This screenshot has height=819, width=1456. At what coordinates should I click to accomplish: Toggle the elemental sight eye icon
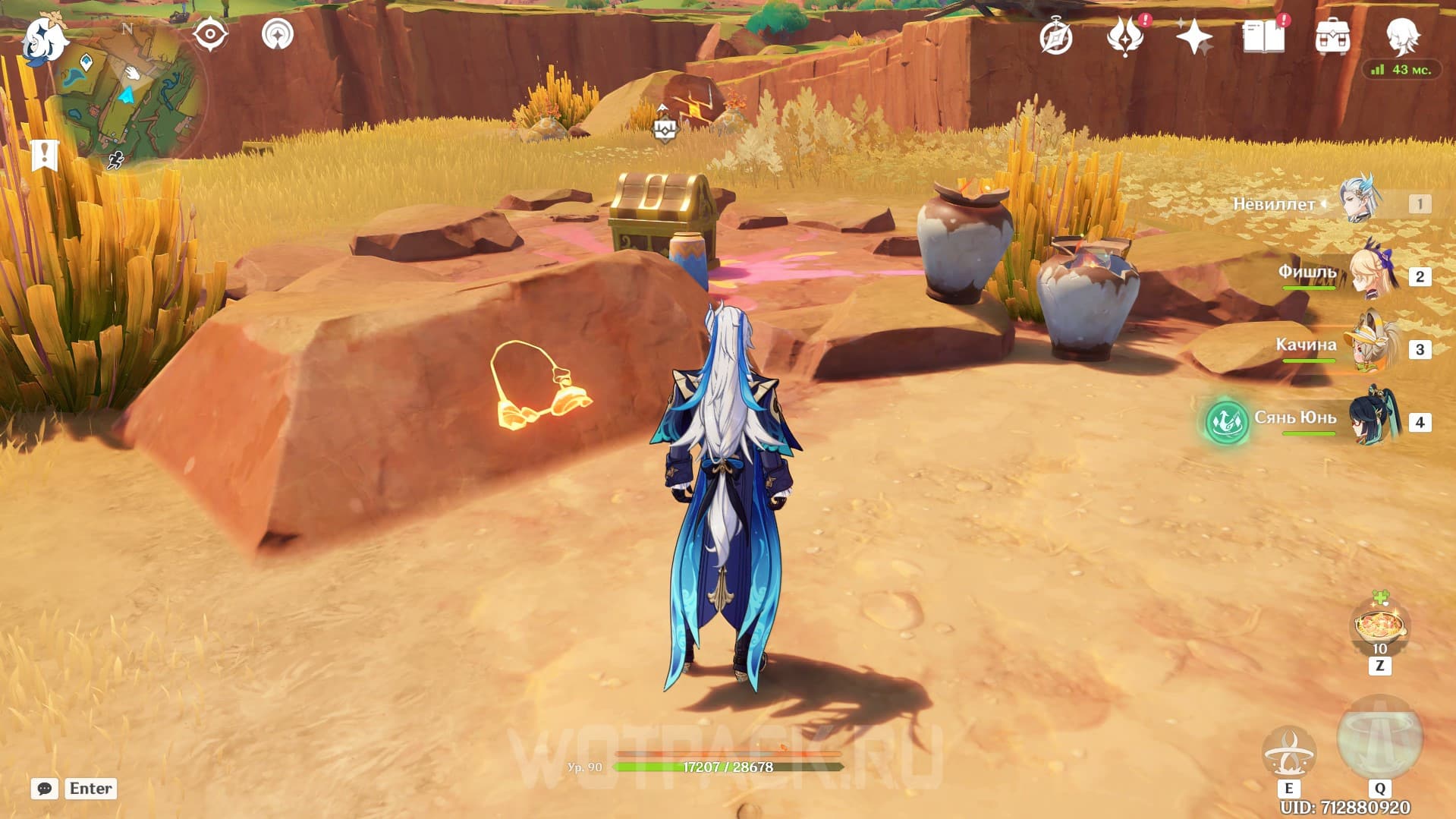tap(210, 35)
